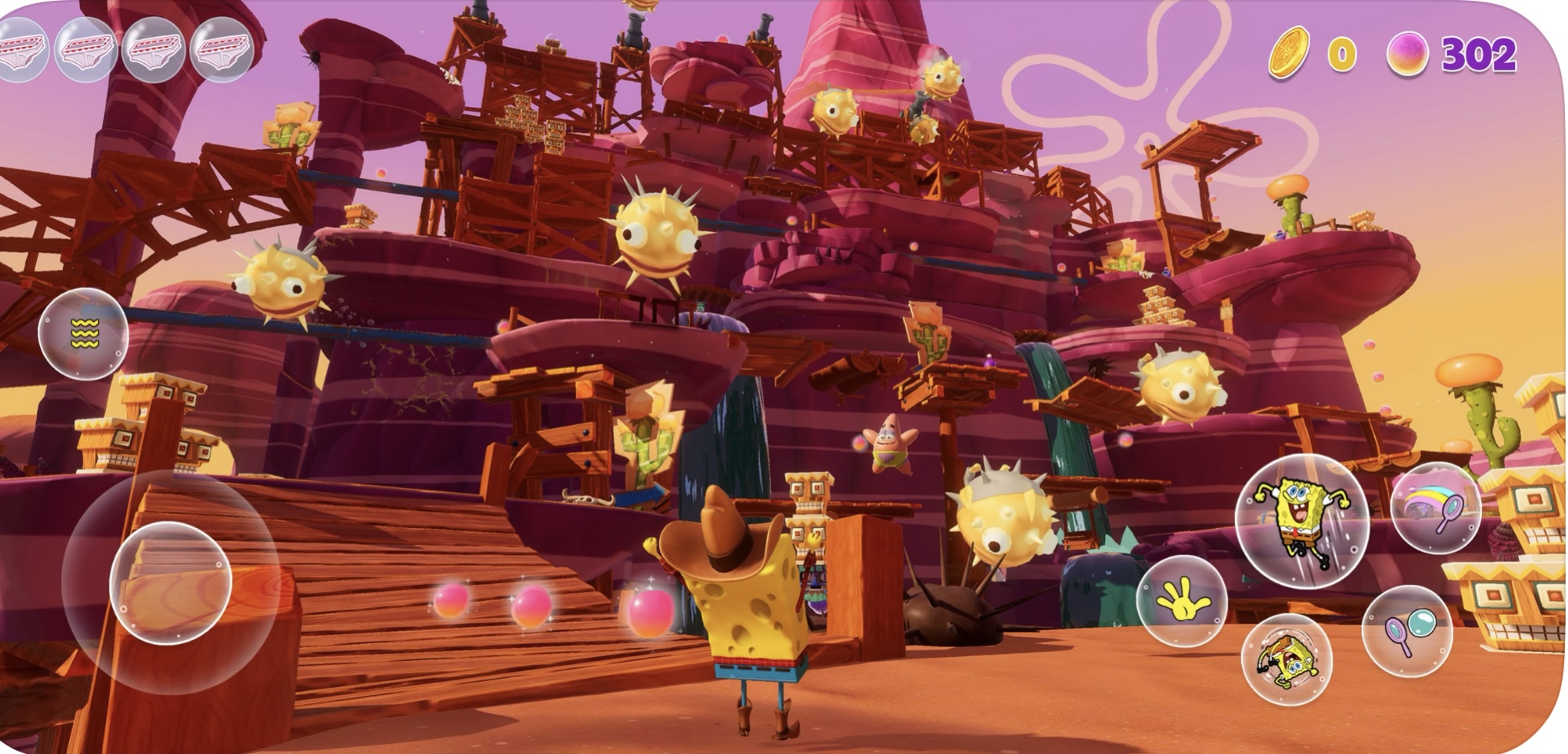The height and width of the screenshot is (754, 1568).
Task: Use the rainbow bubble wand ability
Action: point(1436,509)
